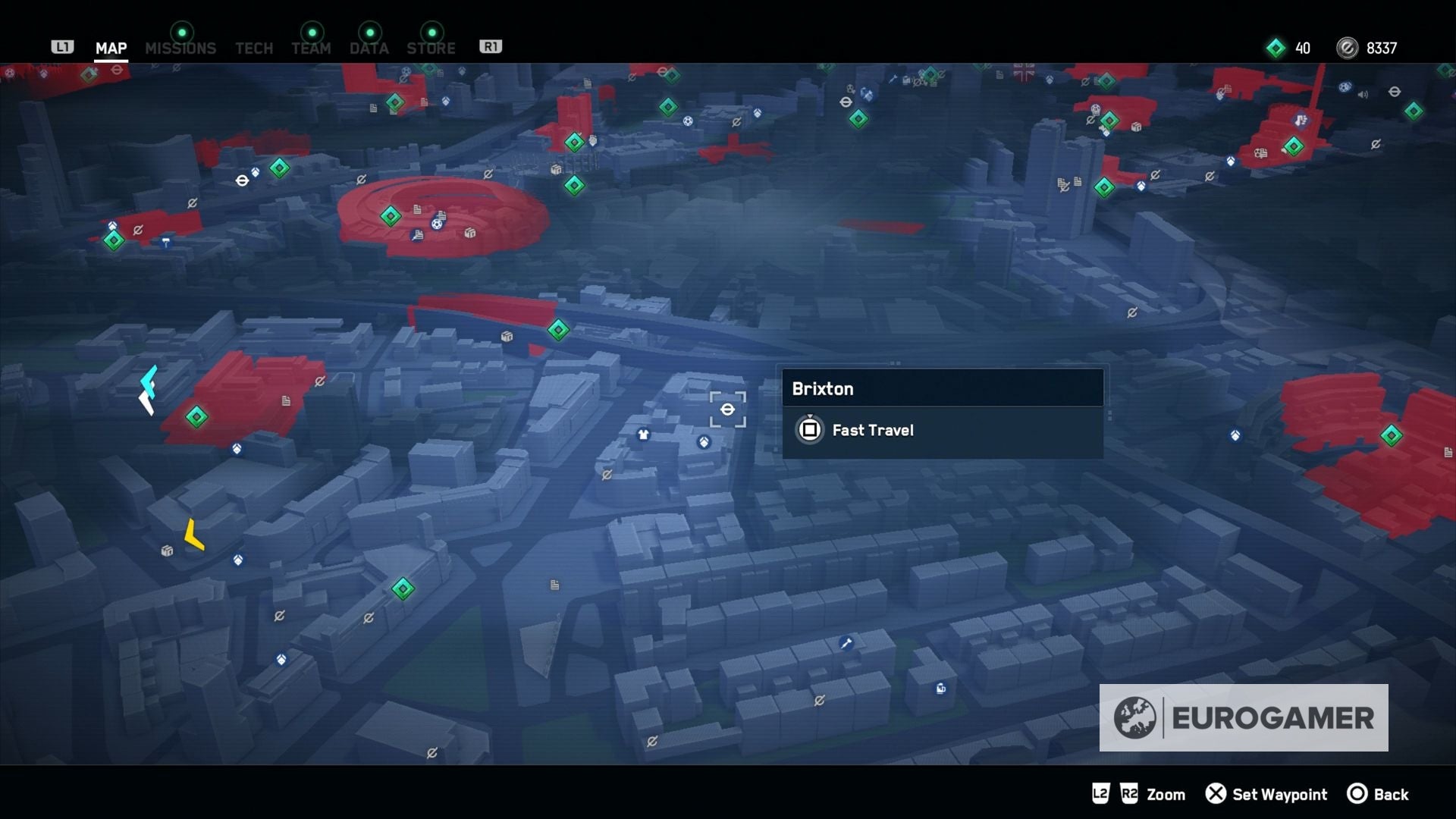
Task: Switch to the TEAM tab
Action: click(311, 48)
